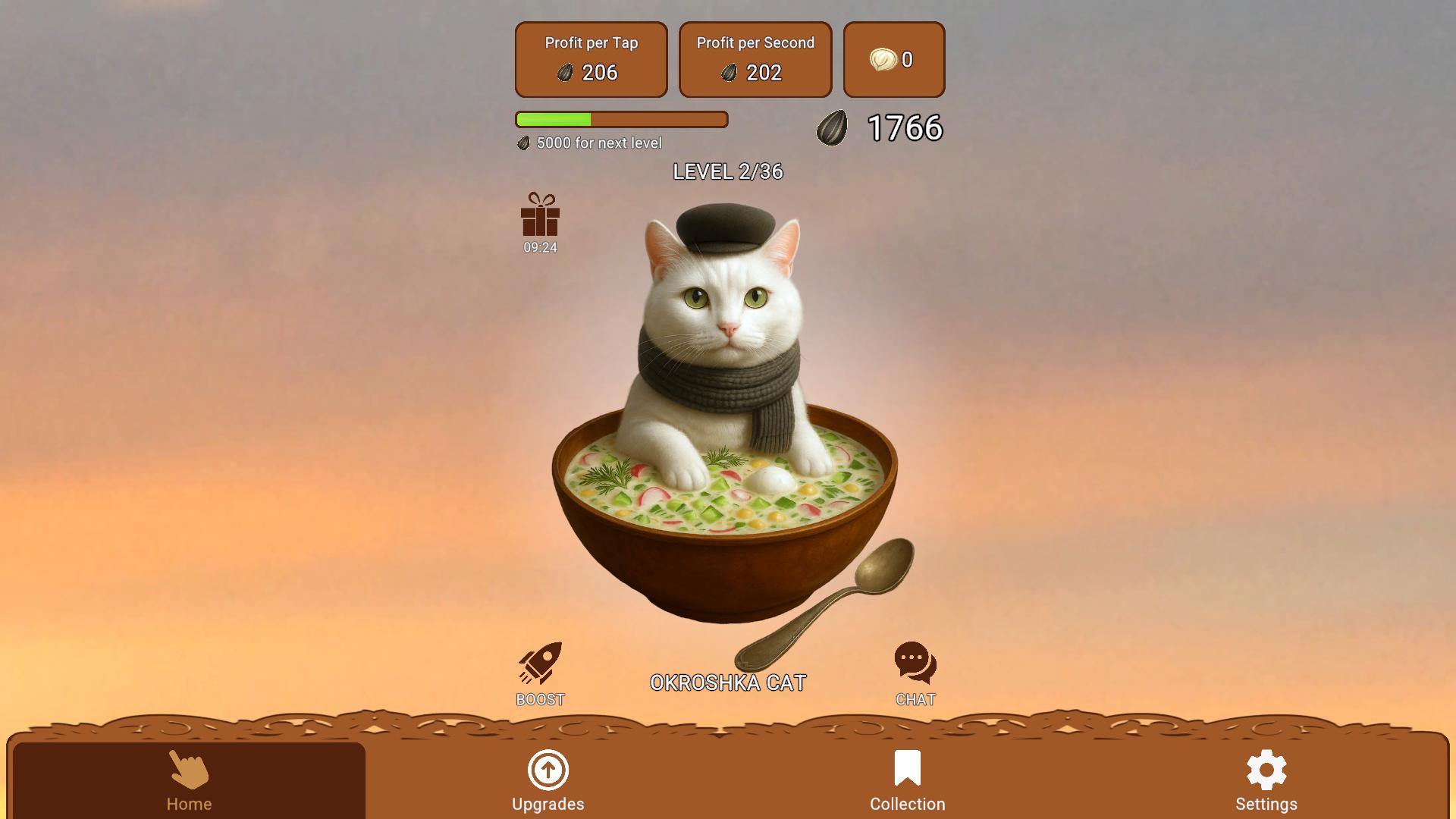Open the Profit per Tap panel
The height and width of the screenshot is (819, 1456).
pos(591,59)
